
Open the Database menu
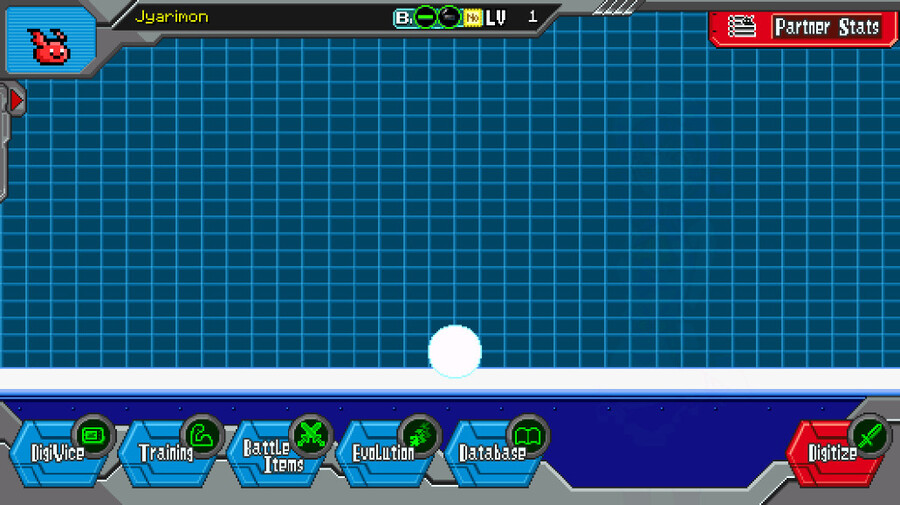(494, 453)
